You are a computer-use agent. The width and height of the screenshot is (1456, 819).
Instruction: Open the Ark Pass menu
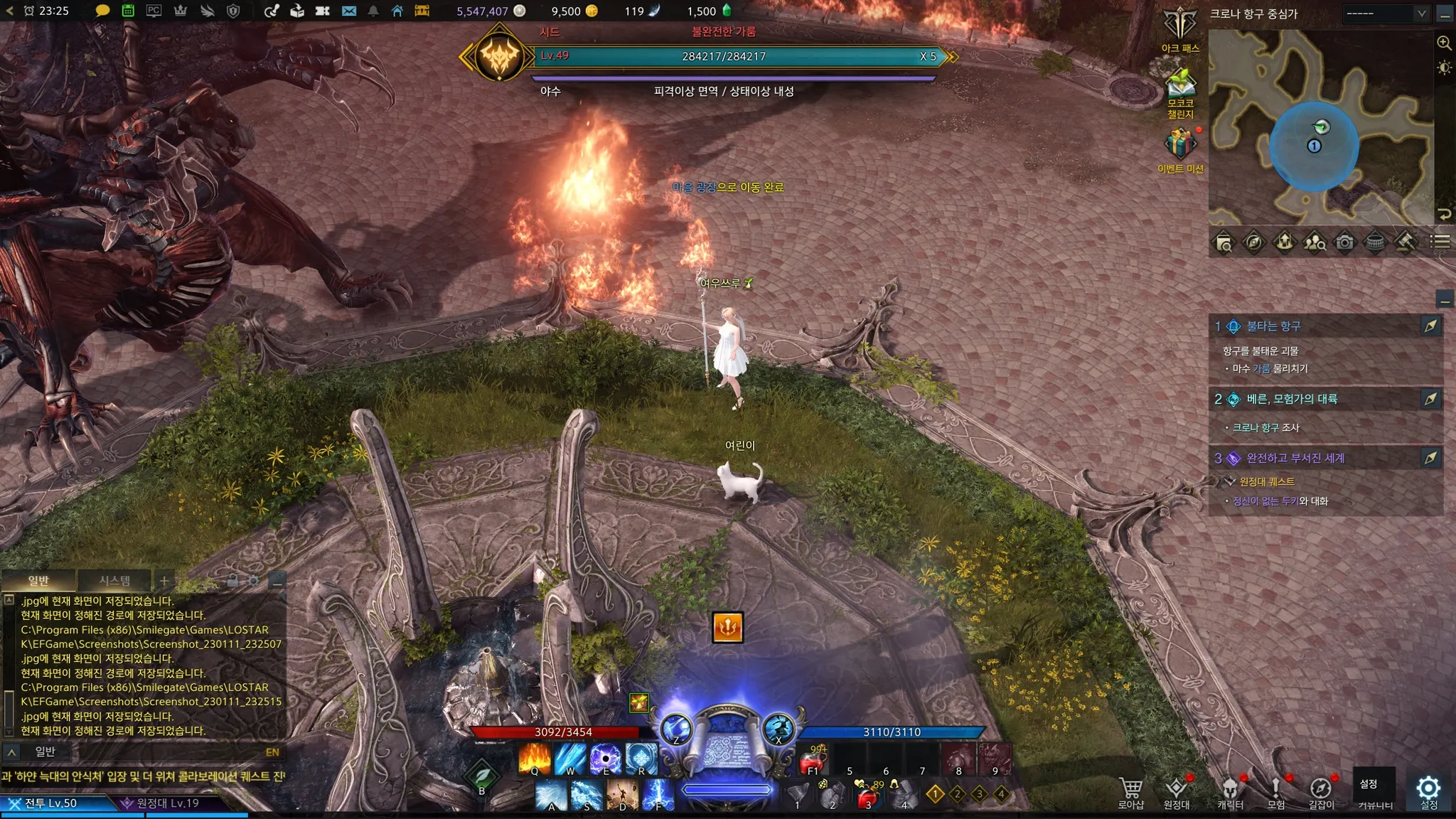pos(1180,27)
